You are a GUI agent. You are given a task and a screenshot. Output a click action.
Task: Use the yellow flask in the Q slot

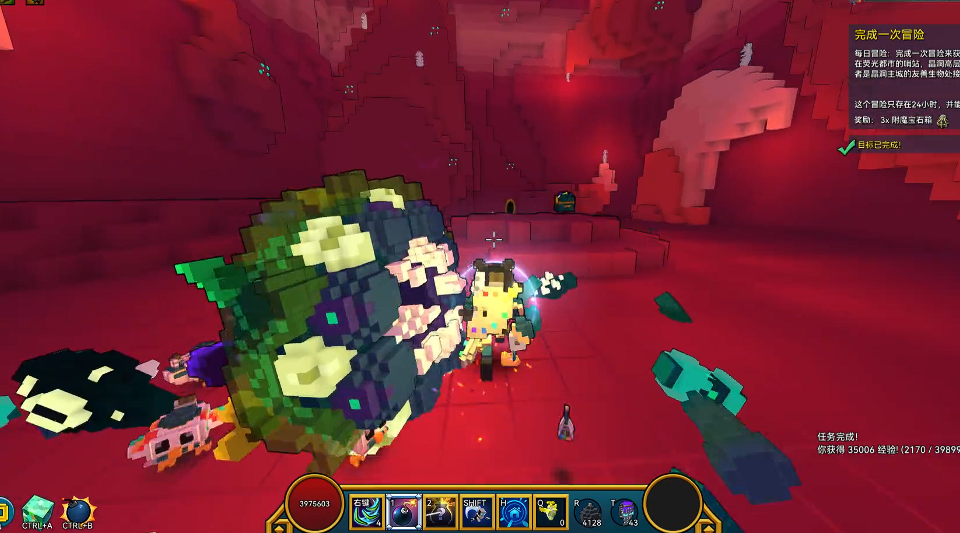[x=551, y=511]
